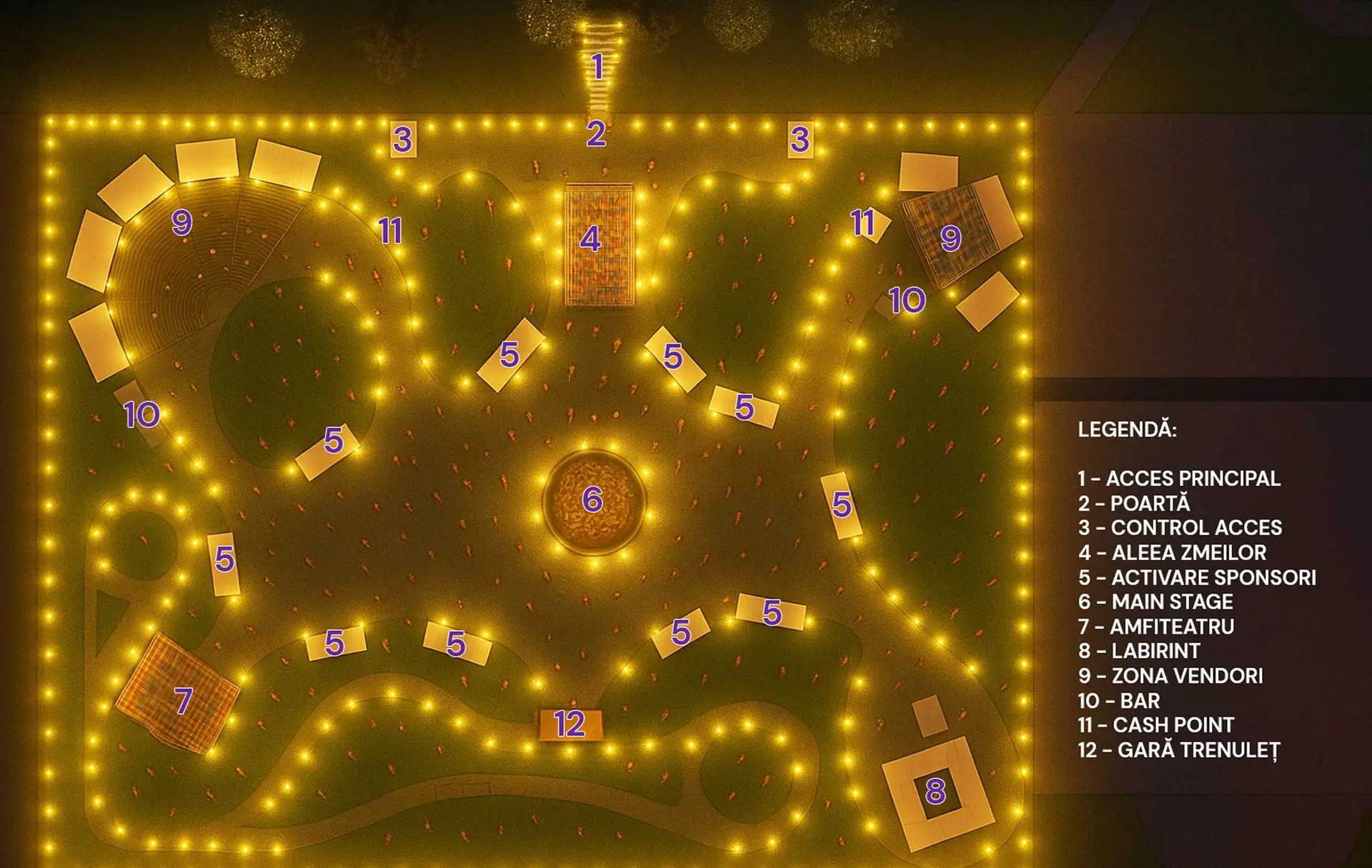Screen dimensions: 1372x868
Task: Select Aleea Zmeilor in the legend
Action: coord(1172,553)
